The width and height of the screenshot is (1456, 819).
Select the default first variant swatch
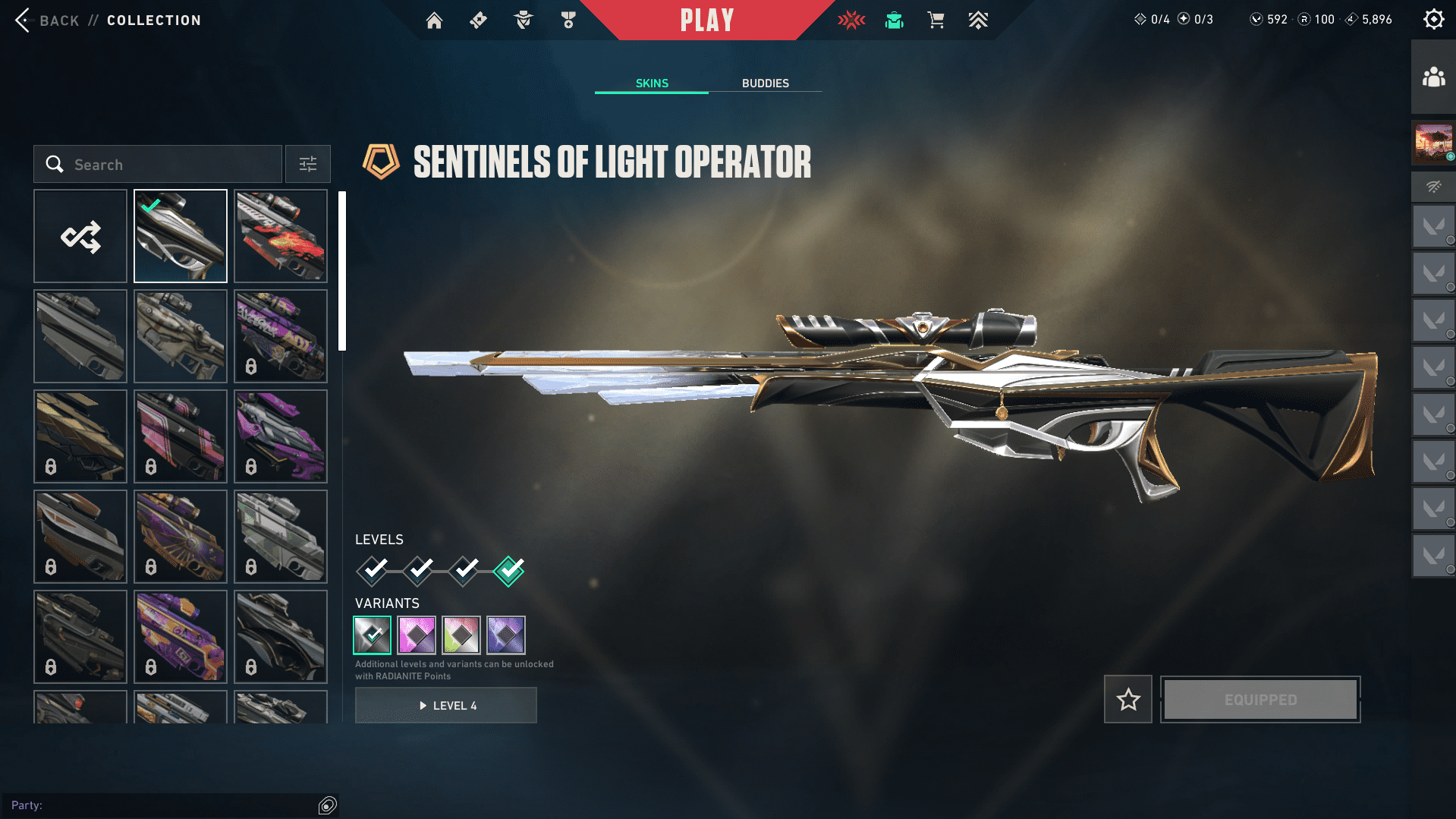pyautogui.click(x=372, y=635)
